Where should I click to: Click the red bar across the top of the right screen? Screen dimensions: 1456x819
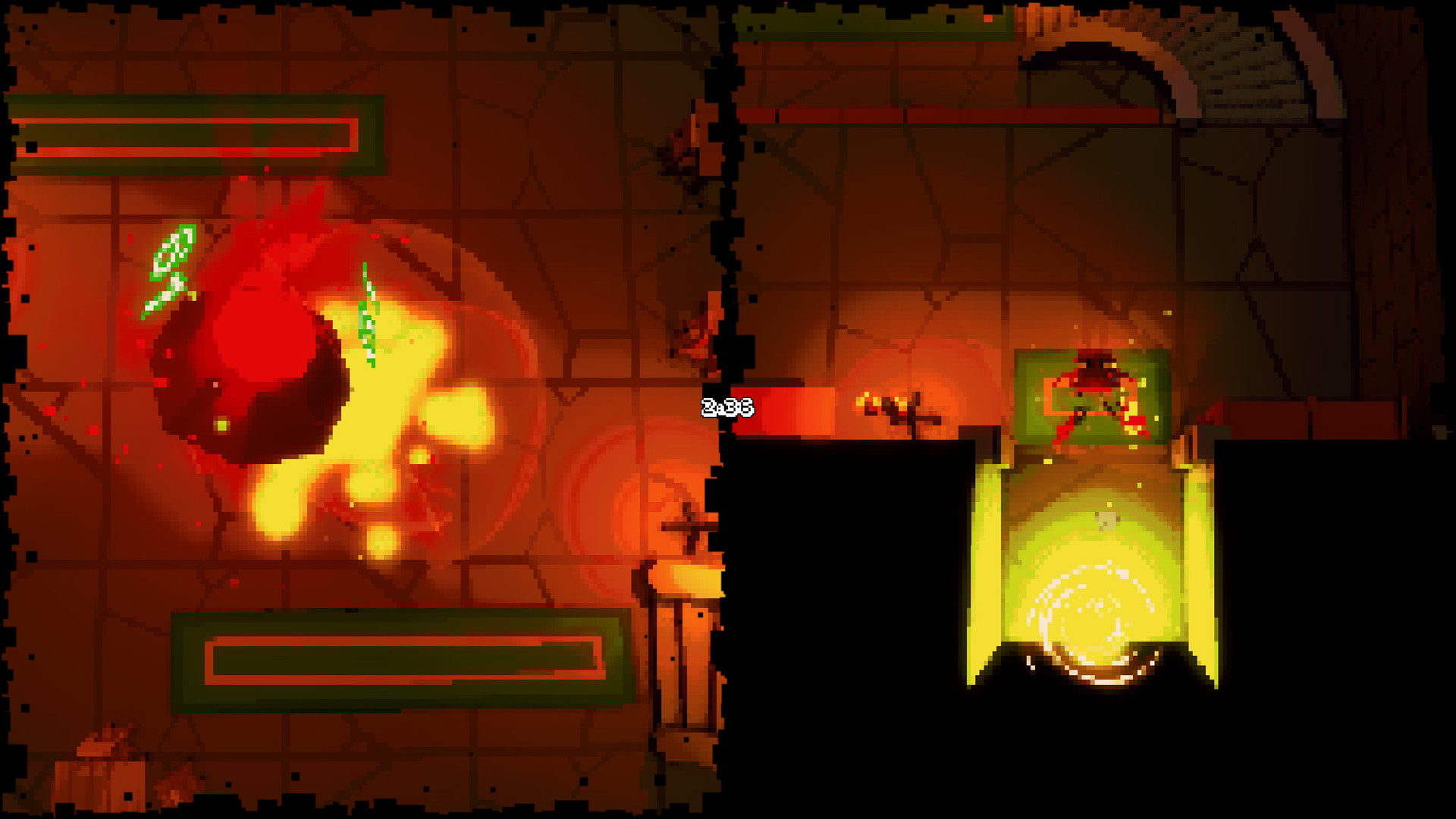pos(948,114)
